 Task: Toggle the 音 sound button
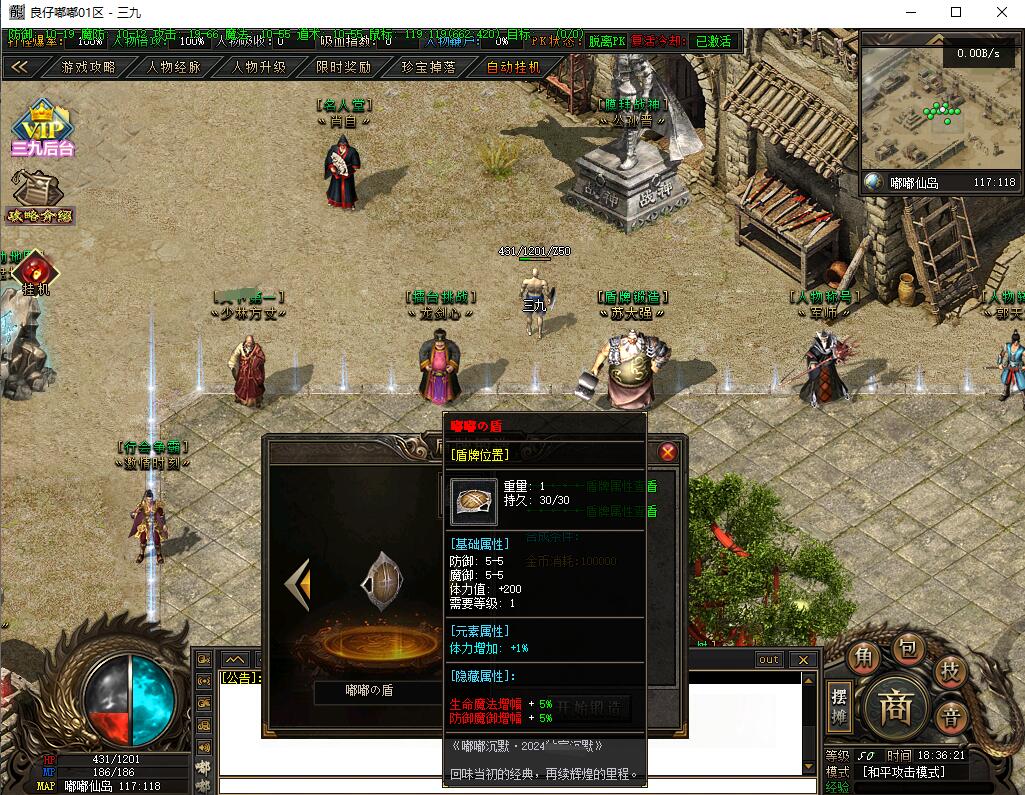(x=952, y=716)
